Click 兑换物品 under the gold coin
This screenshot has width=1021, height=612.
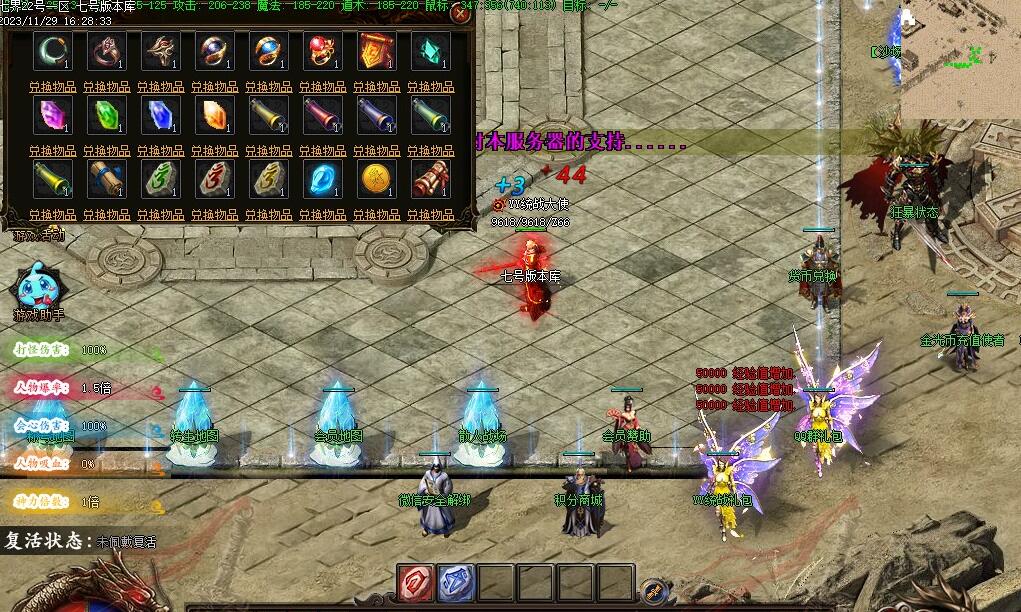pos(376,214)
